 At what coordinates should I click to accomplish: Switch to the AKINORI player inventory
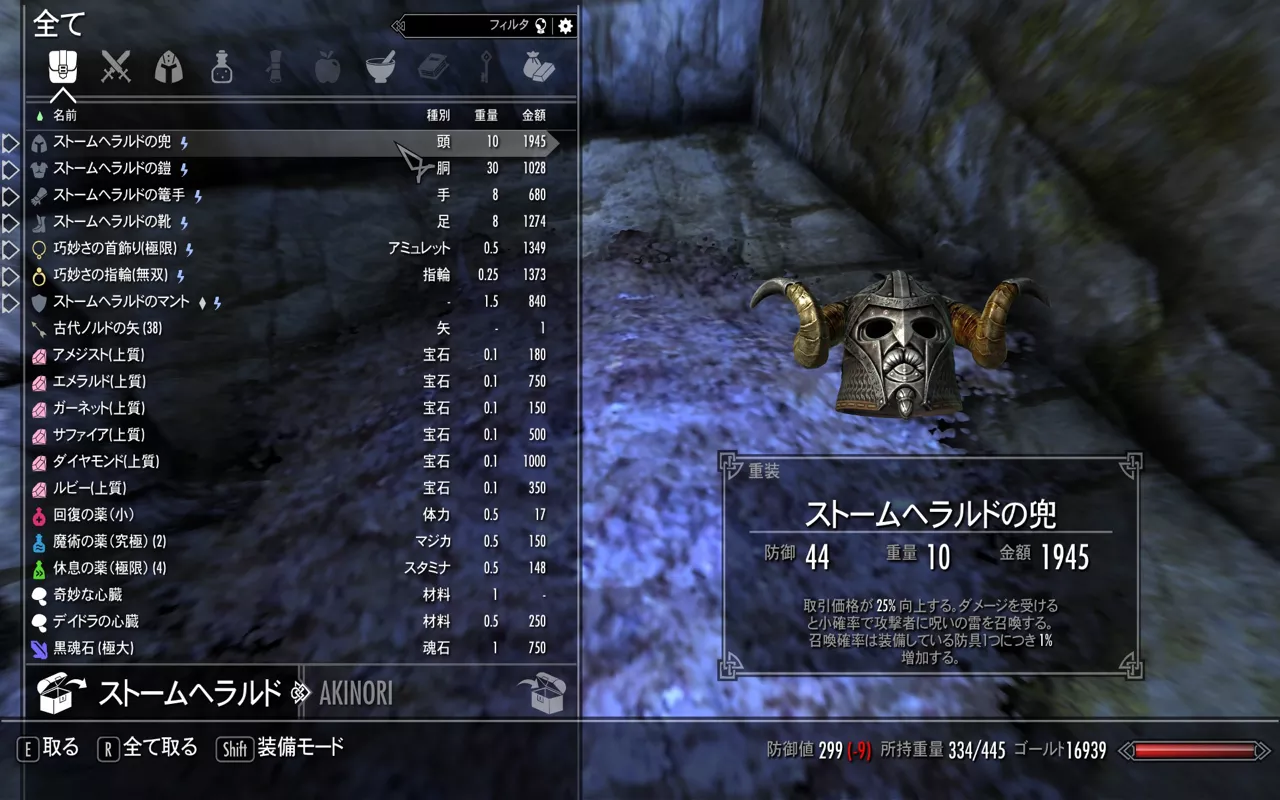pos(356,693)
